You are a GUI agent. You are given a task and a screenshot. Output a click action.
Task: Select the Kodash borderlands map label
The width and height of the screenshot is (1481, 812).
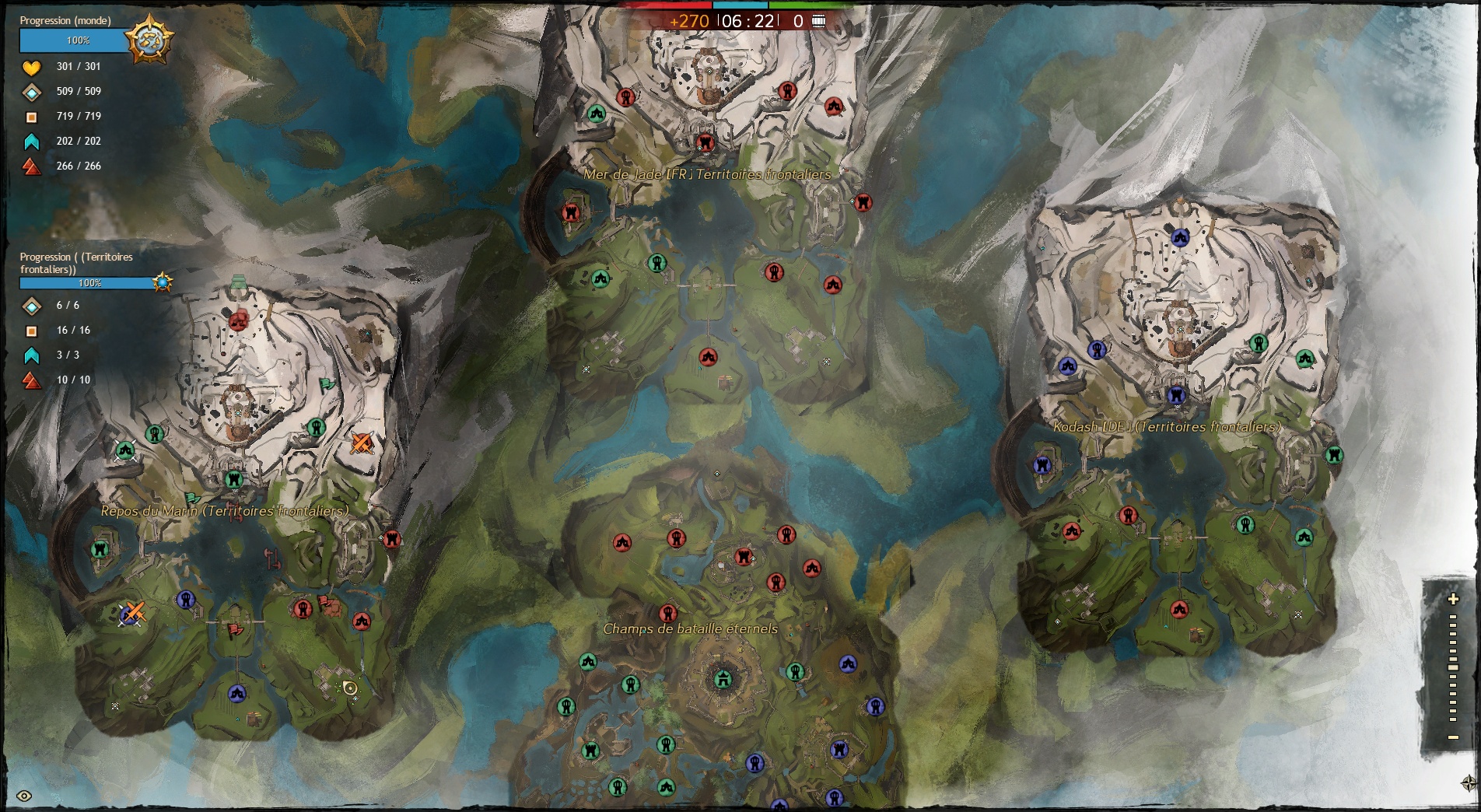click(1166, 426)
